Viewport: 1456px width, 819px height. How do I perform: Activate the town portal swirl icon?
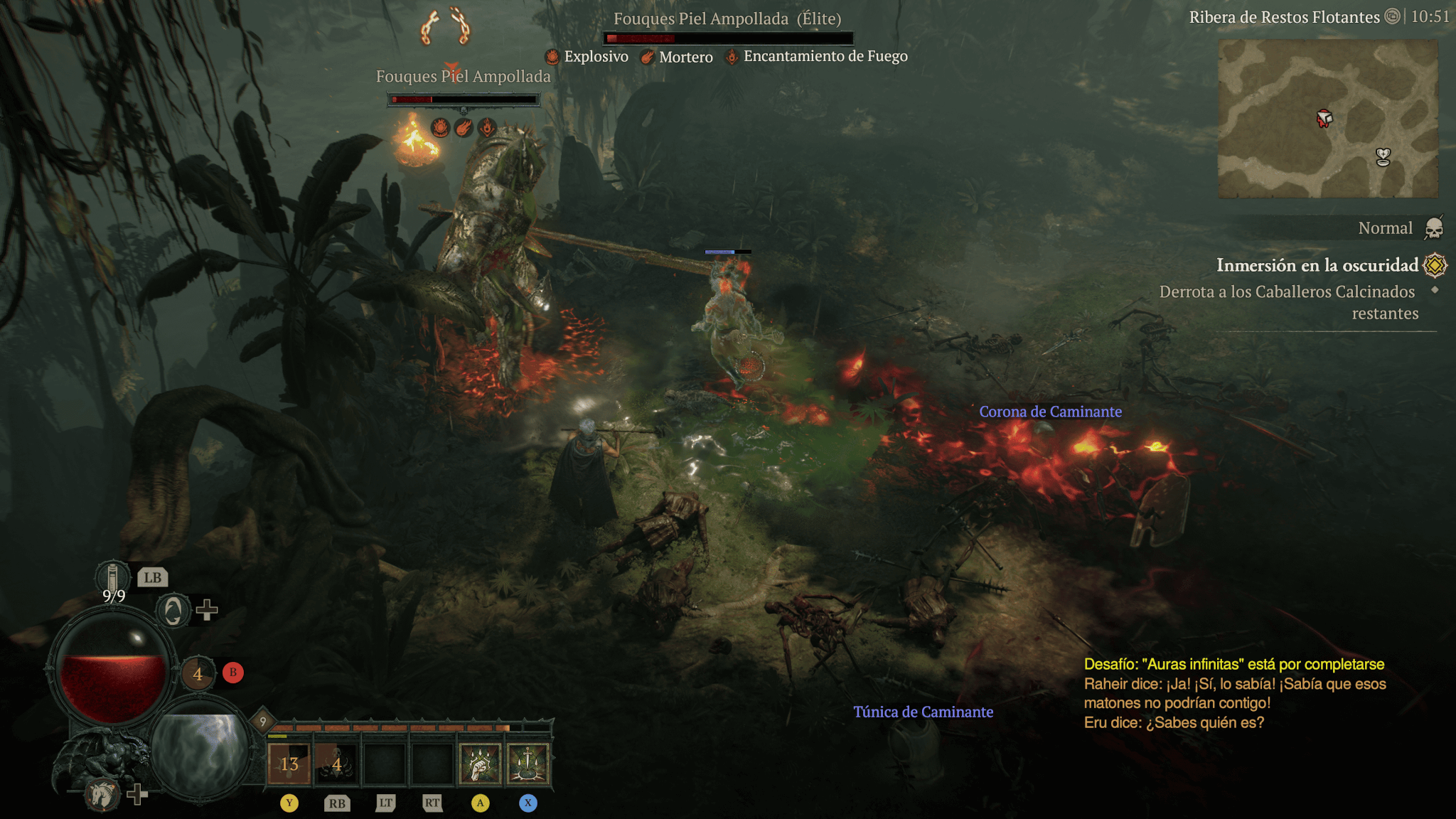pos(173,610)
